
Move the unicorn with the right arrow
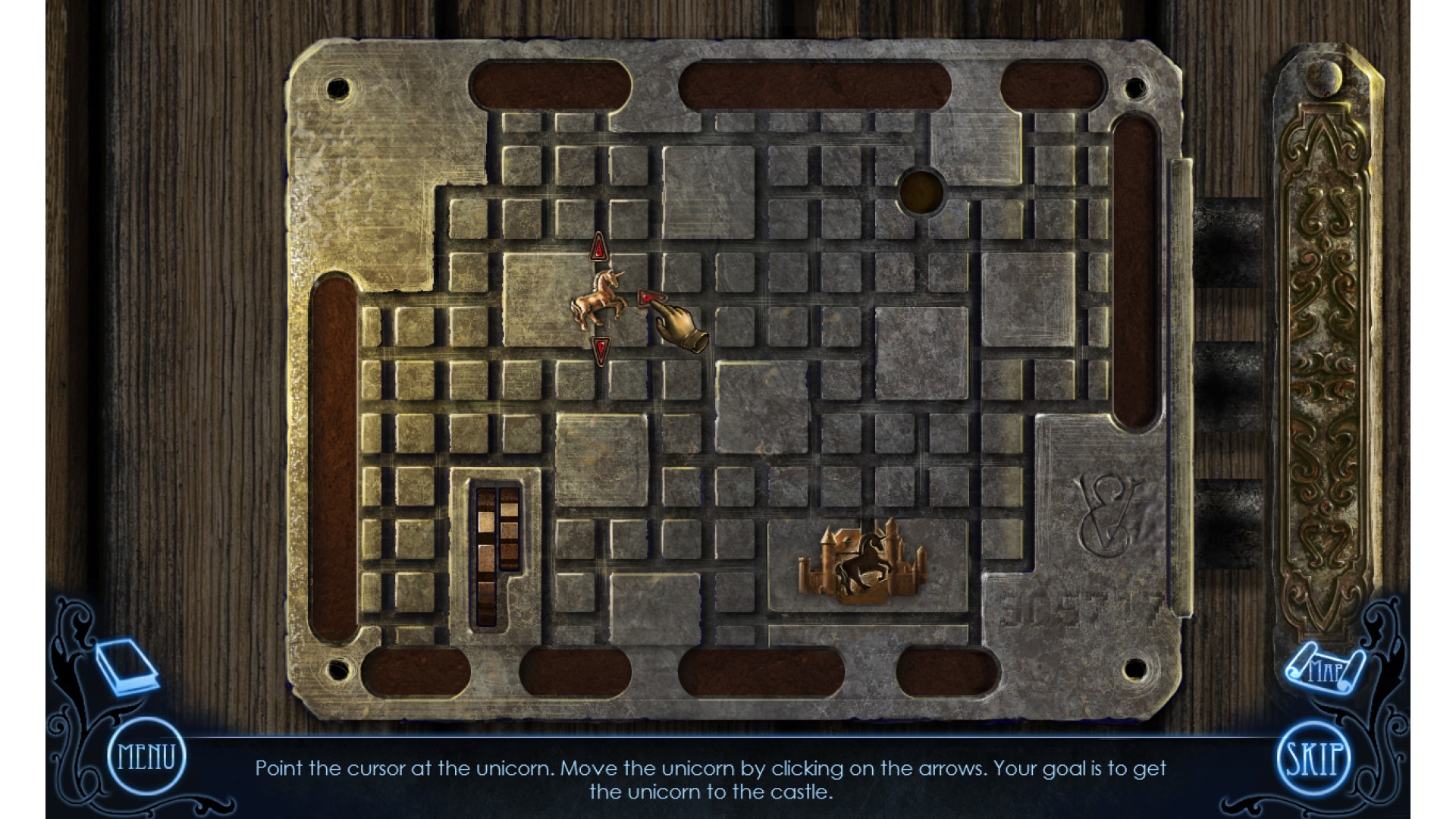coord(647,299)
